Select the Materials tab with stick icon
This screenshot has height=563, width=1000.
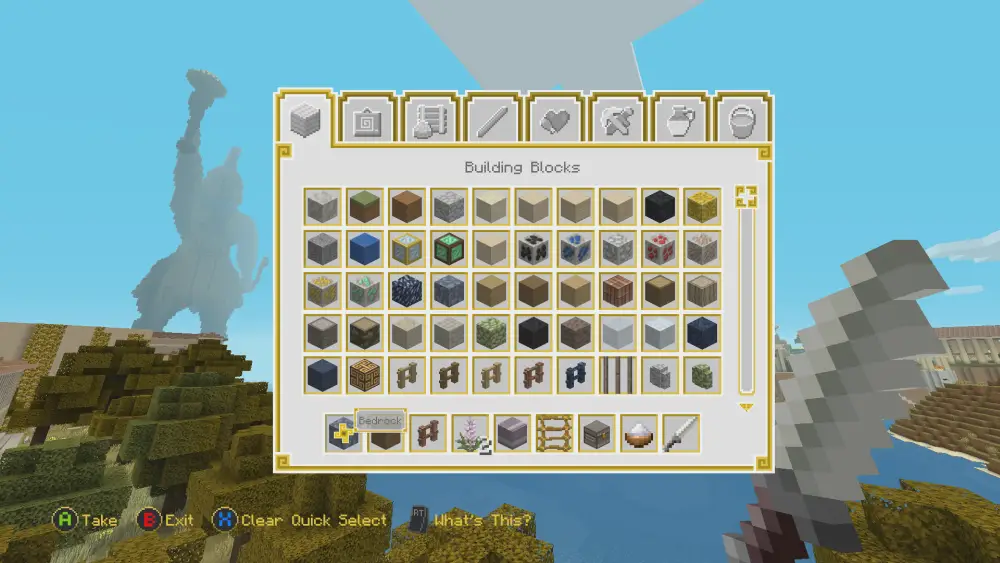click(x=493, y=121)
